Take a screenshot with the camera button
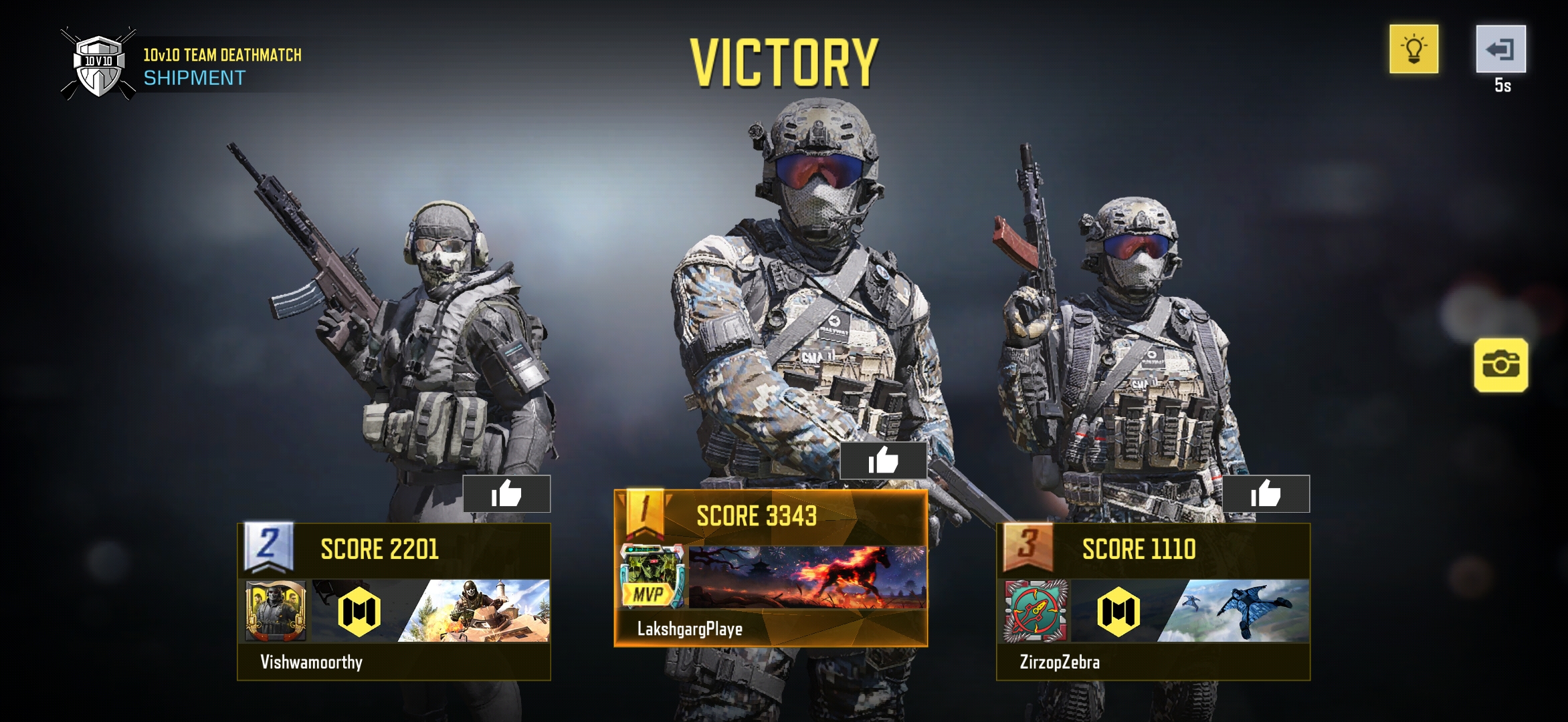 coord(1500,365)
